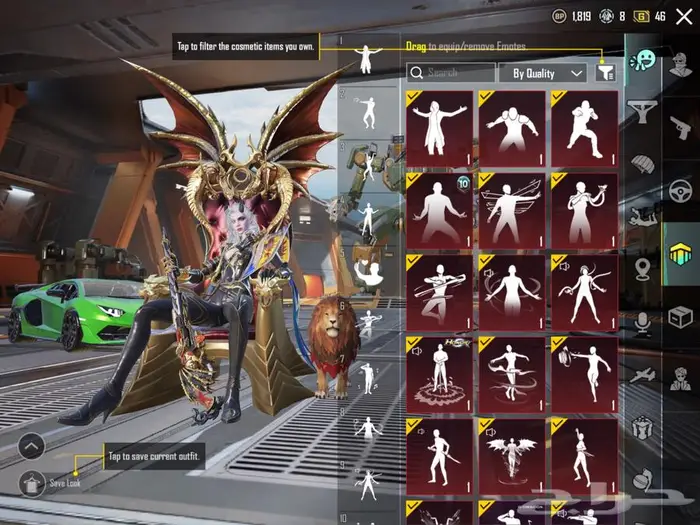Pick the sword stance fire-ring emote

(x=440, y=375)
